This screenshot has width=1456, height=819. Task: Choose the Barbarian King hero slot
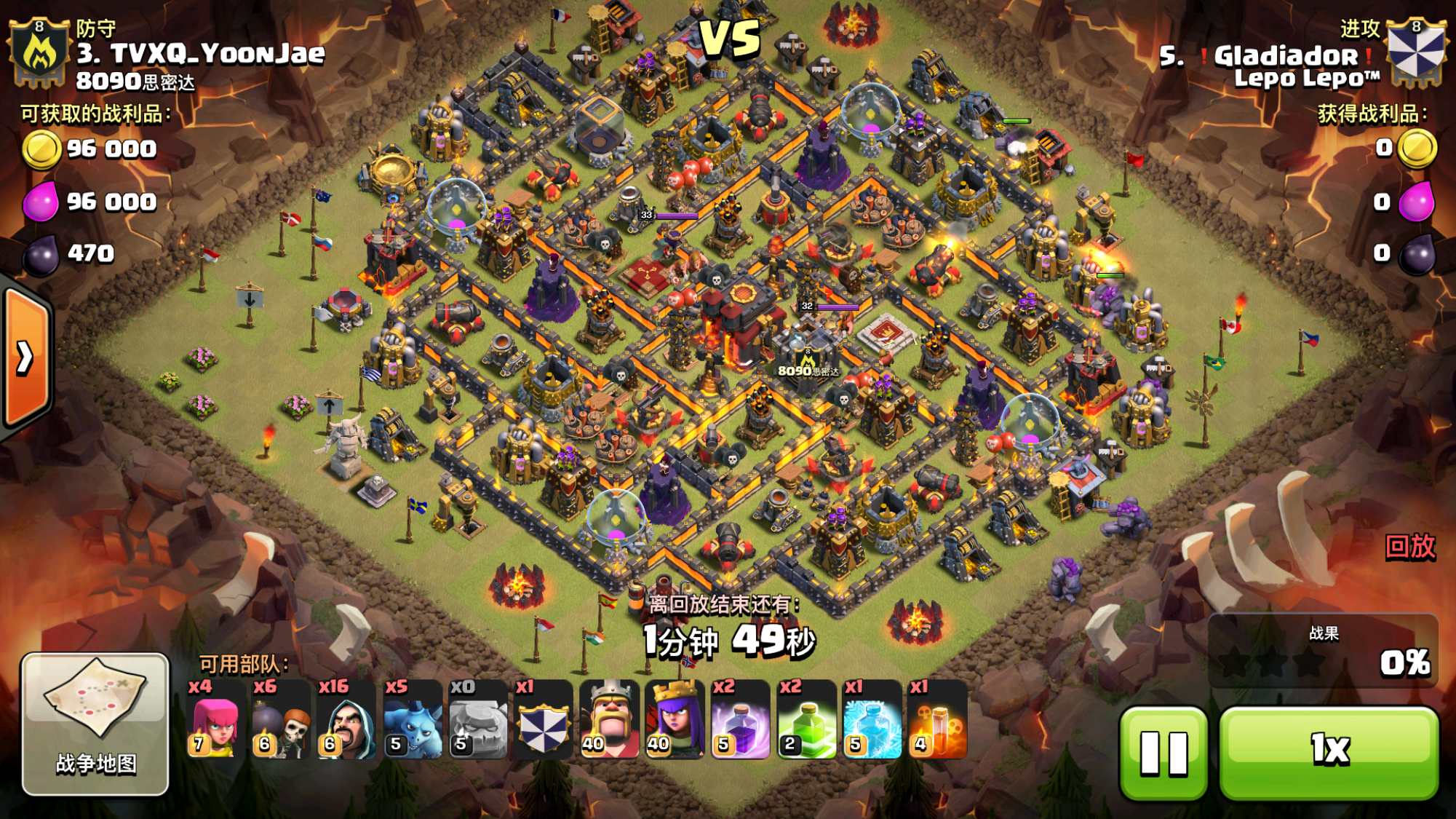pos(609,721)
